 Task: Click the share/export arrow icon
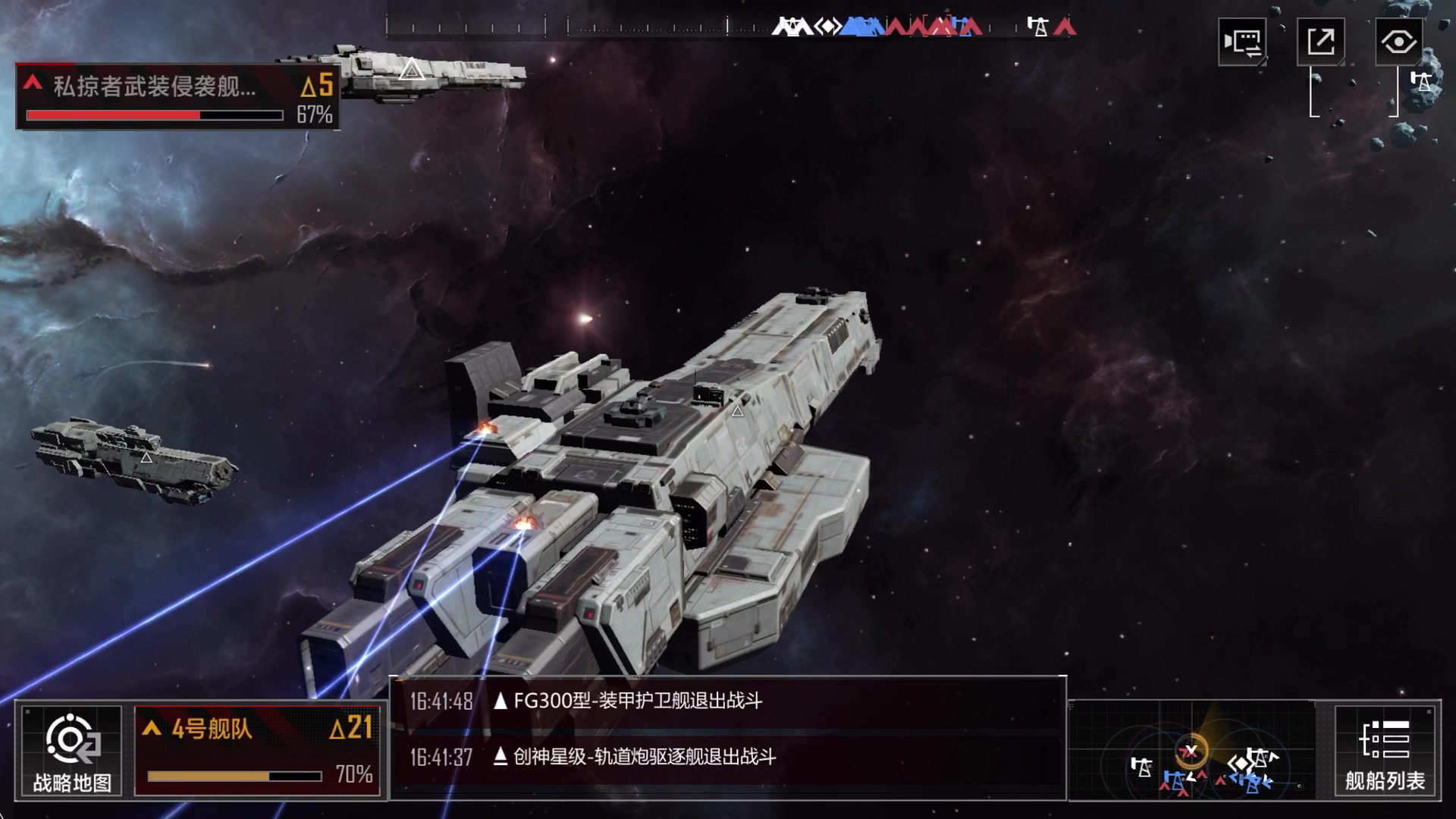1320,41
